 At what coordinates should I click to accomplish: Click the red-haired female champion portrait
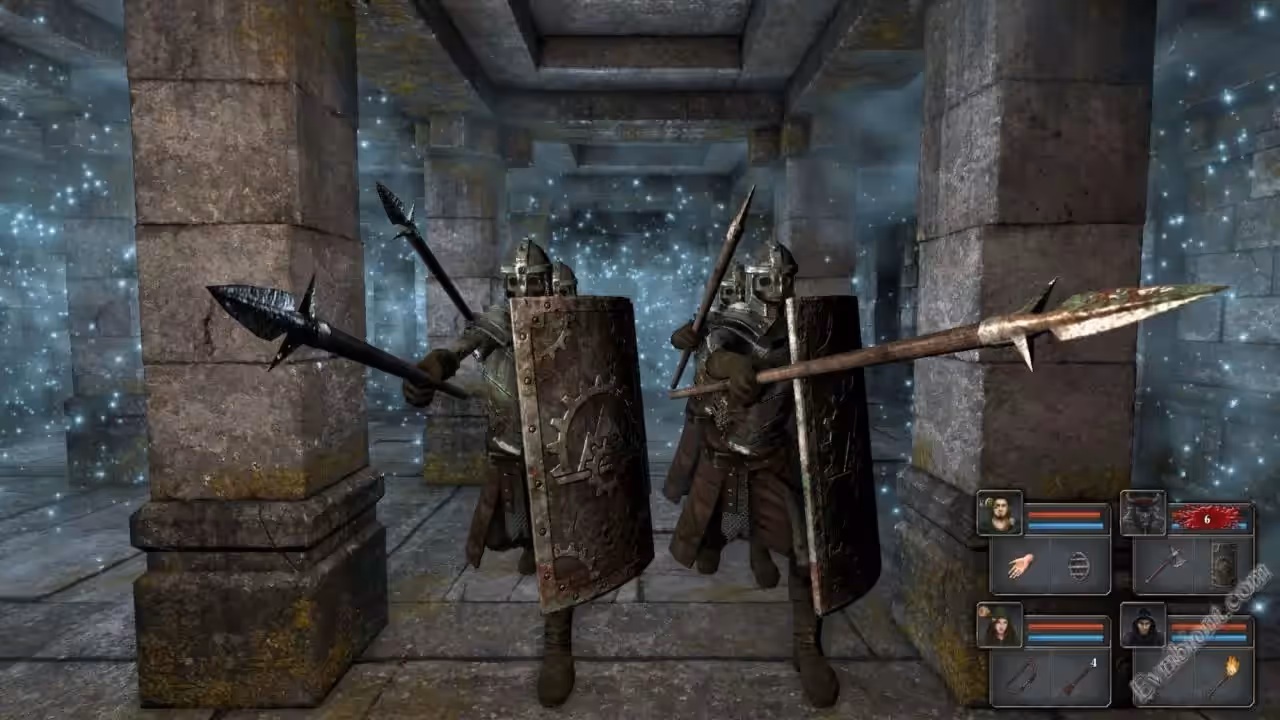999,625
